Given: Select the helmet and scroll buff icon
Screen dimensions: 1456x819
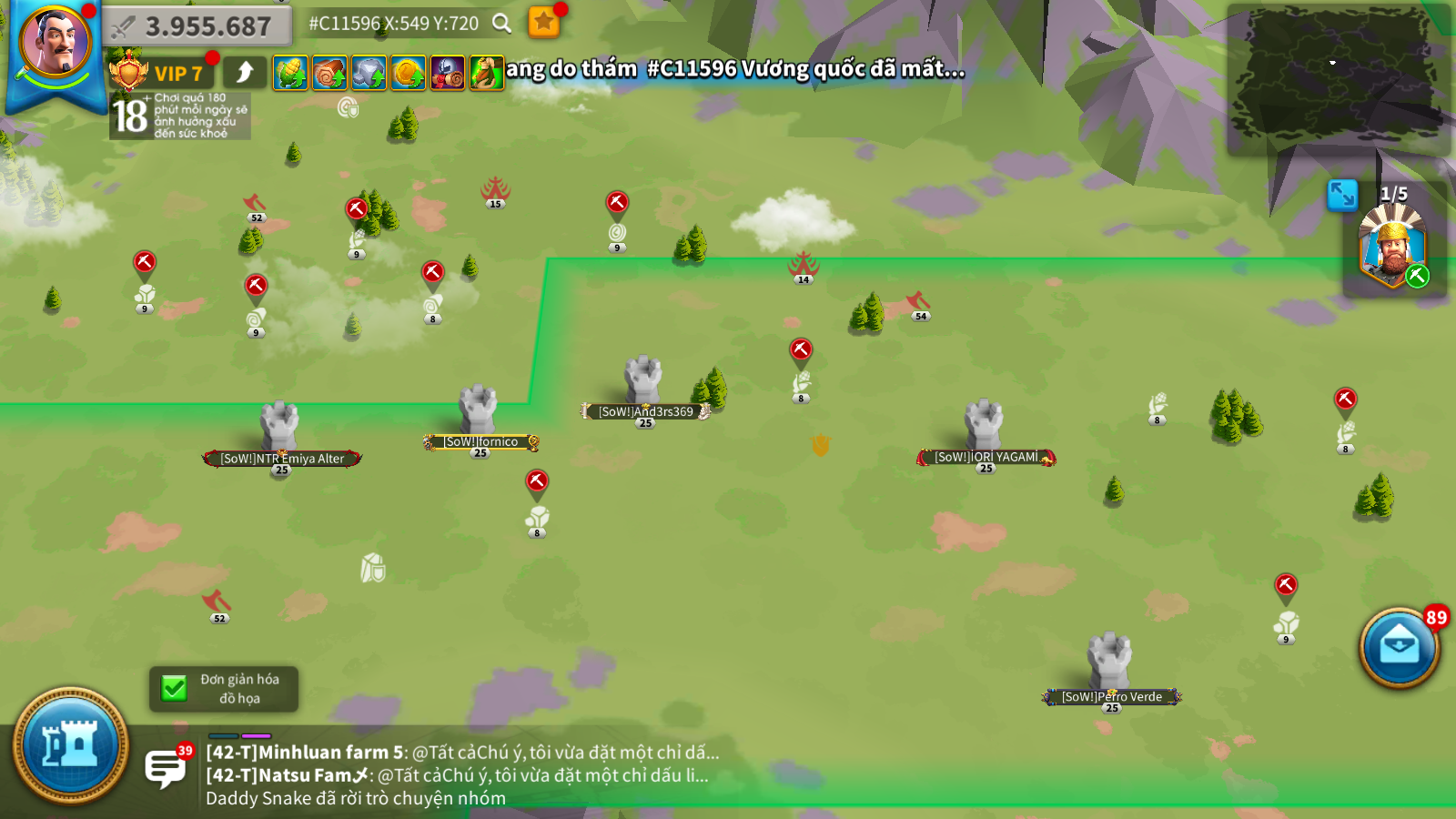Looking at the screenshot, I should tap(447, 73).
